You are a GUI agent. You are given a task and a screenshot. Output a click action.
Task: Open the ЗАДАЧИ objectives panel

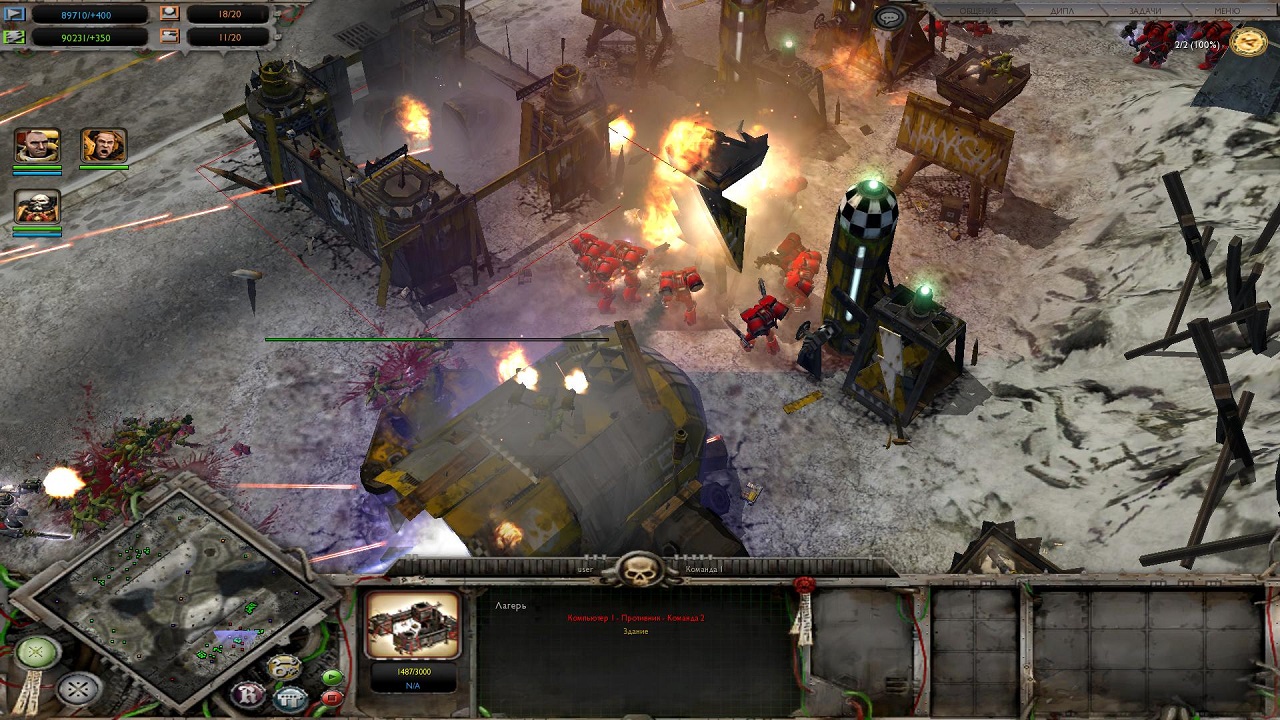[x=1145, y=11]
